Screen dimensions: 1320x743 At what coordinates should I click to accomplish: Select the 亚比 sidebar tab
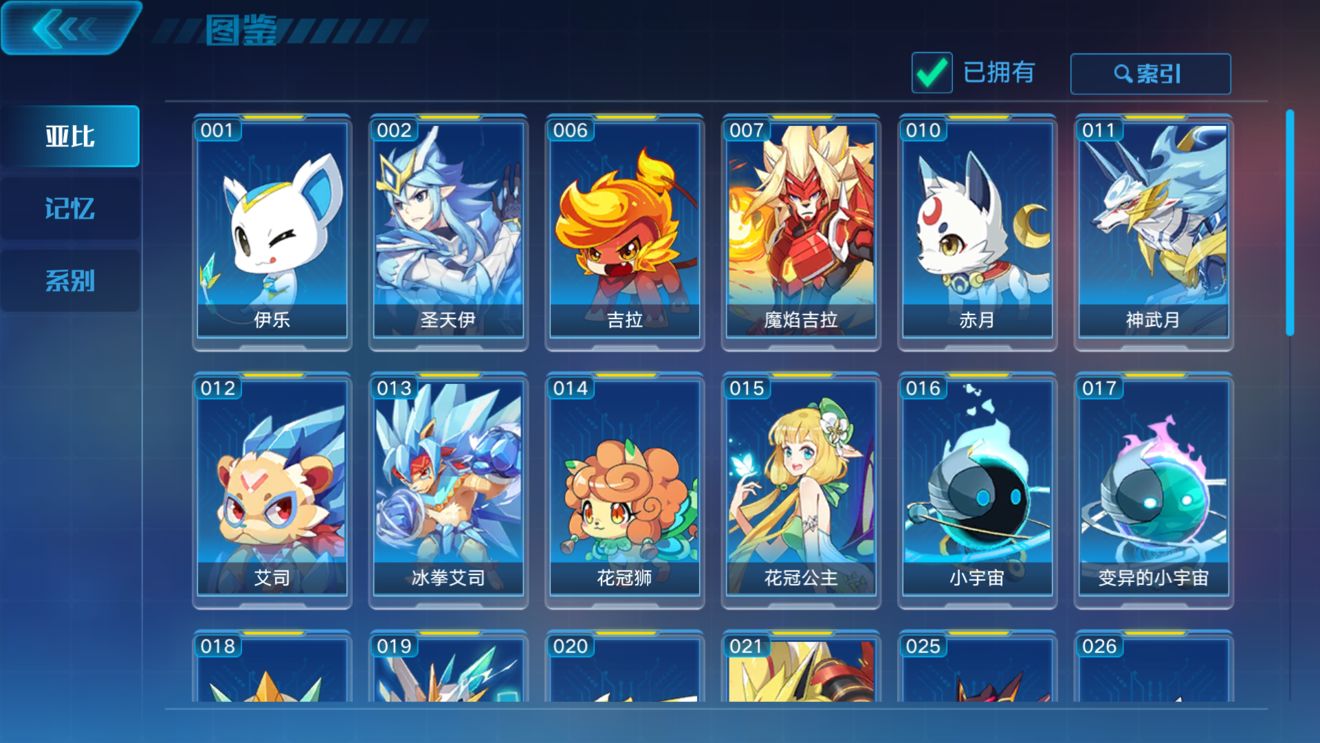coord(70,136)
